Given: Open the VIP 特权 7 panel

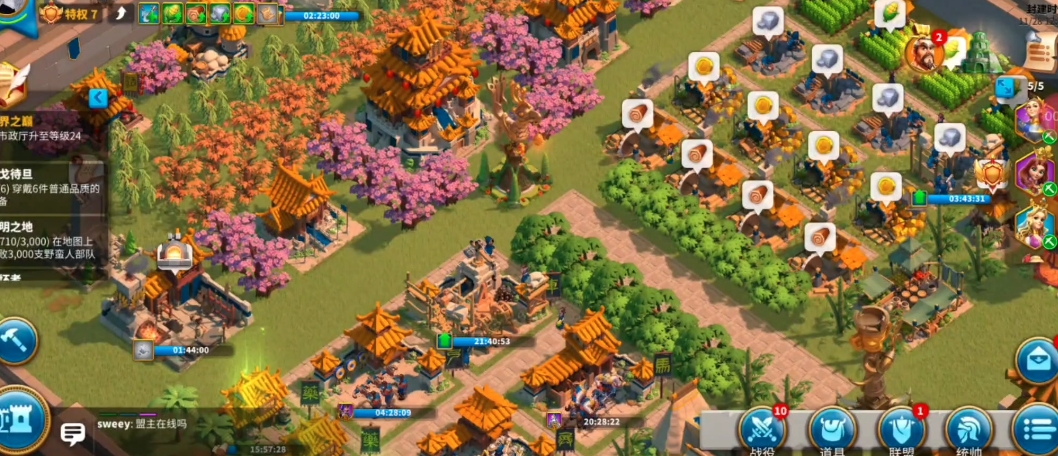Looking at the screenshot, I should click(70, 13).
